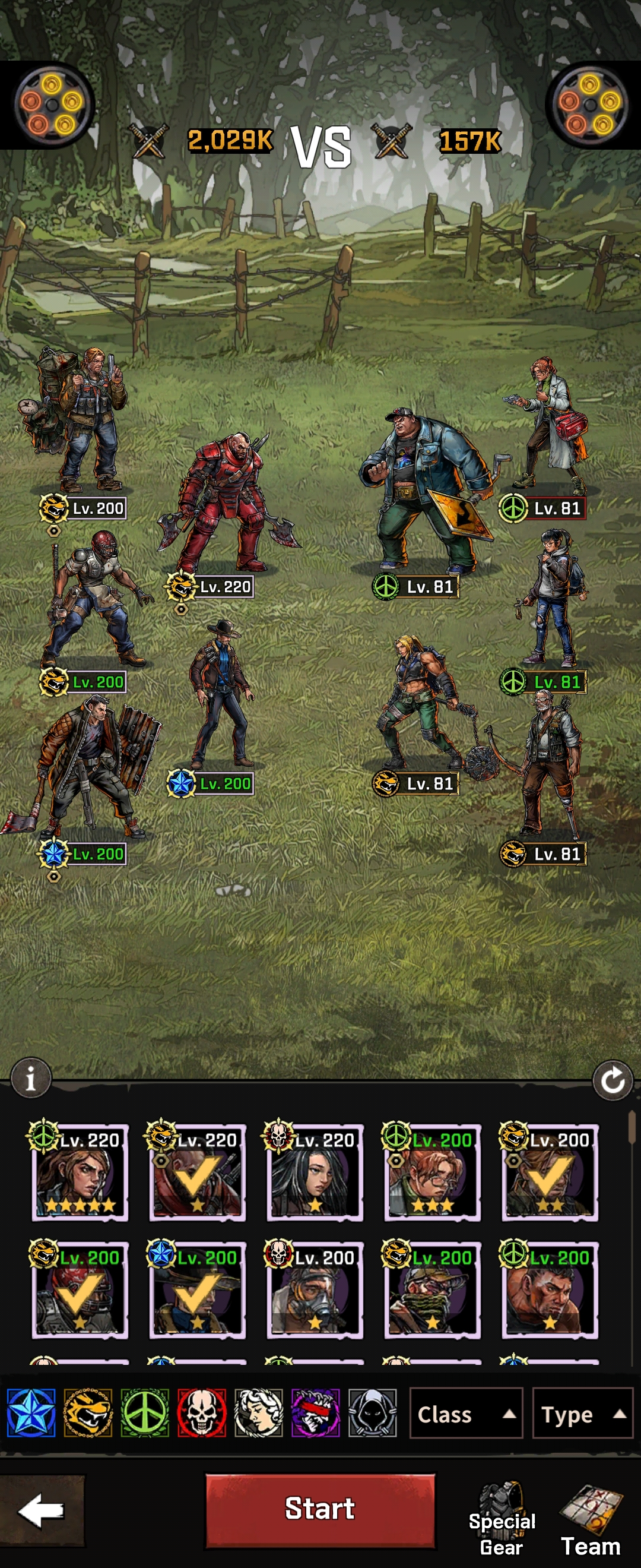Reset the lineup with the circular arrow button
This screenshot has height=1568, width=641.
coord(613,1080)
